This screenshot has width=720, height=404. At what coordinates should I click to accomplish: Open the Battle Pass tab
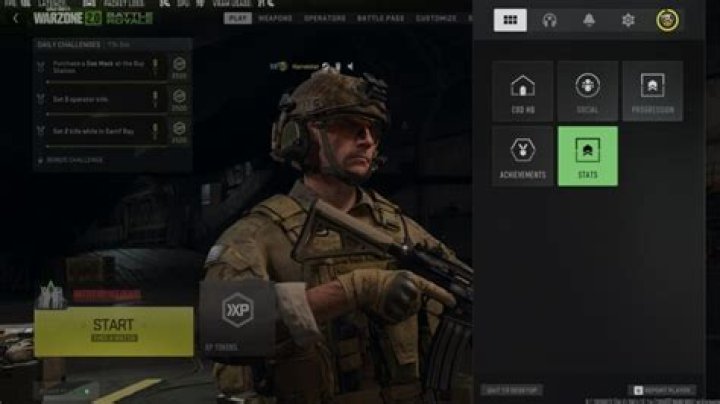[x=380, y=18]
